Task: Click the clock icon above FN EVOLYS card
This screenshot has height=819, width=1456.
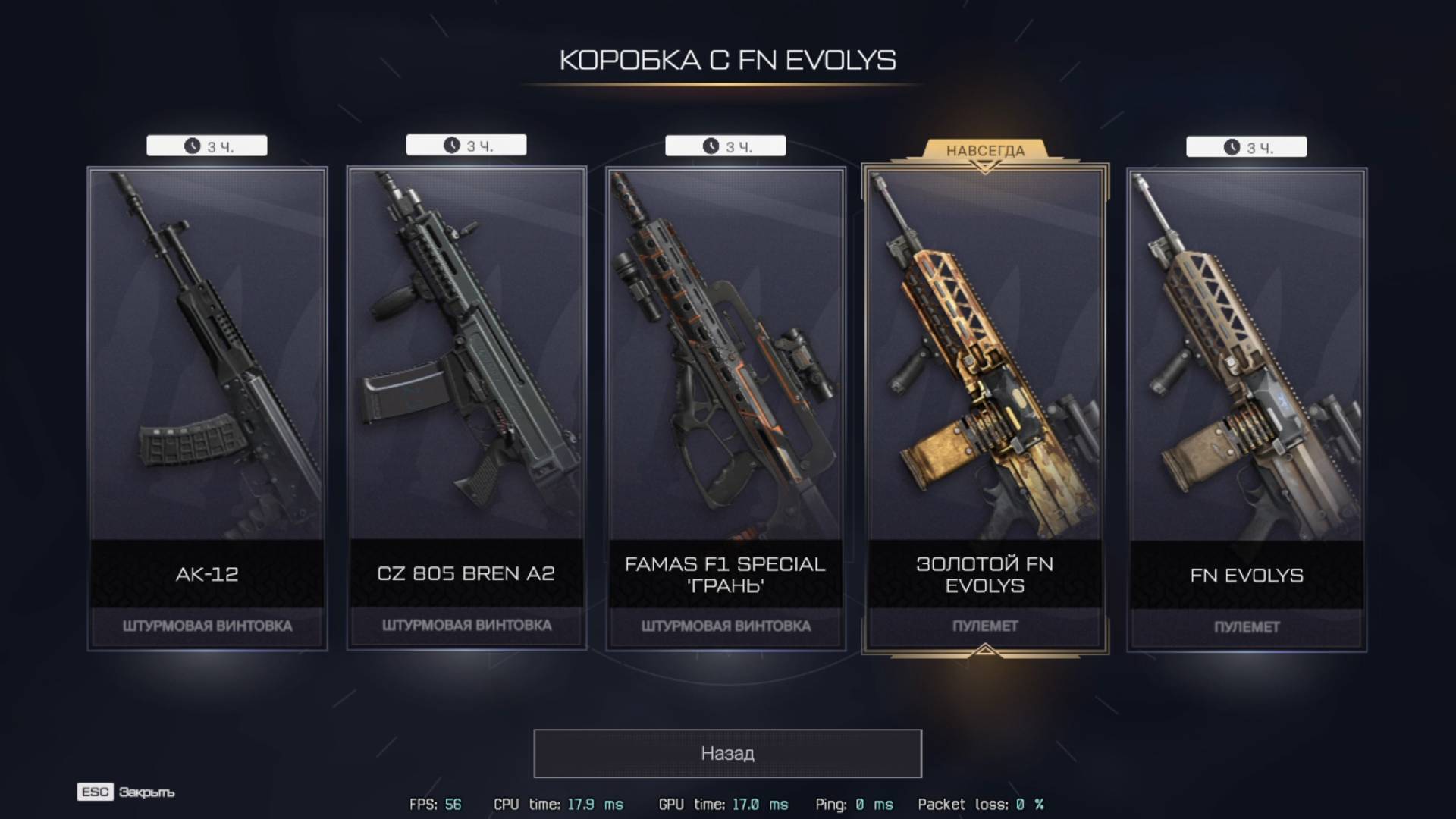Action: click(1233, 146)
